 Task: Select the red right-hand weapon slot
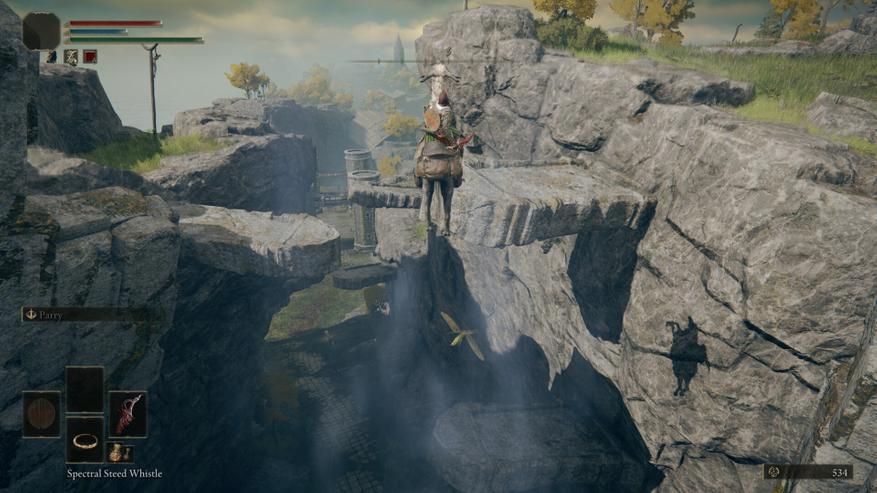tap(128, 413)
